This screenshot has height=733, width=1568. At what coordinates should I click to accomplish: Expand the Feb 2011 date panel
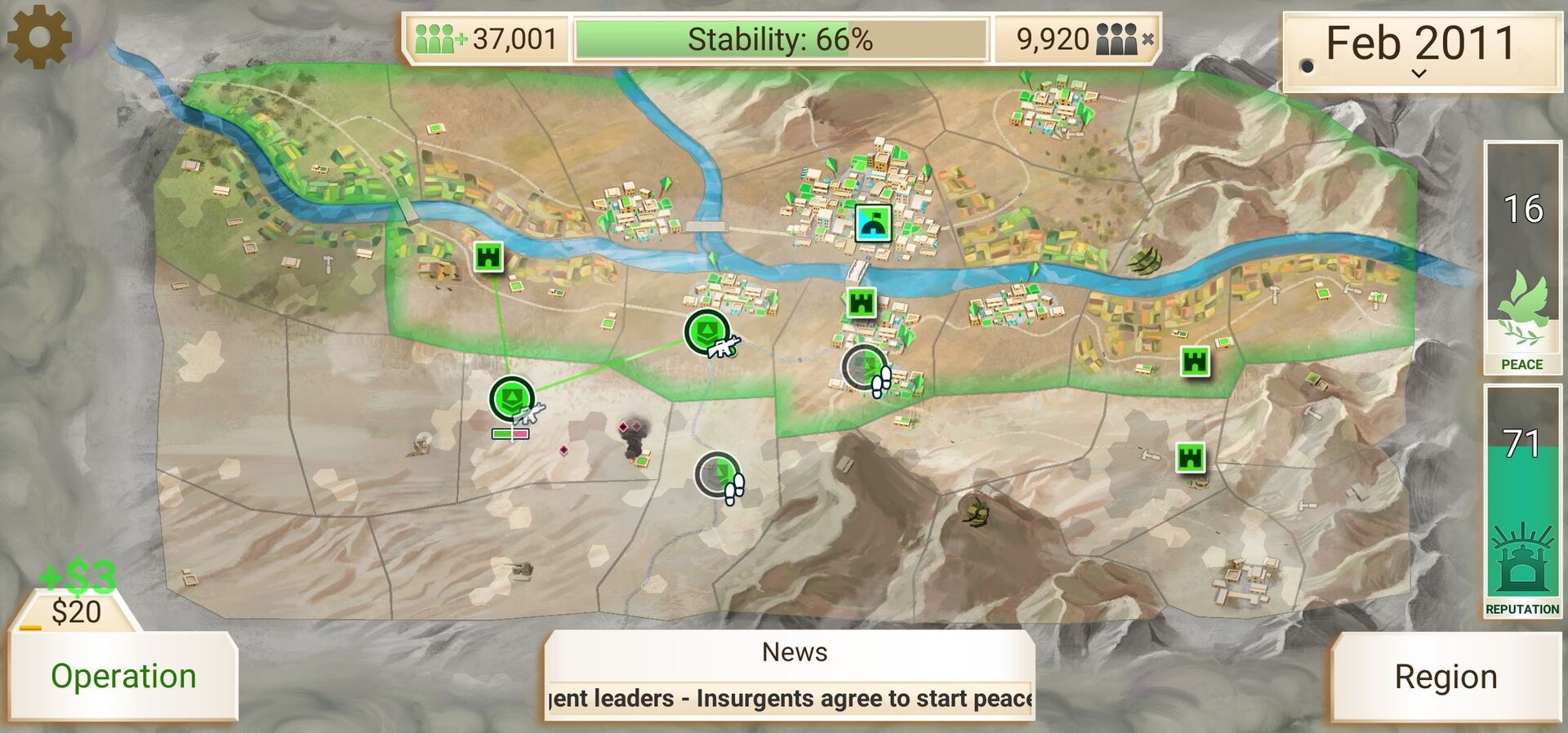tap(1419, 49)
